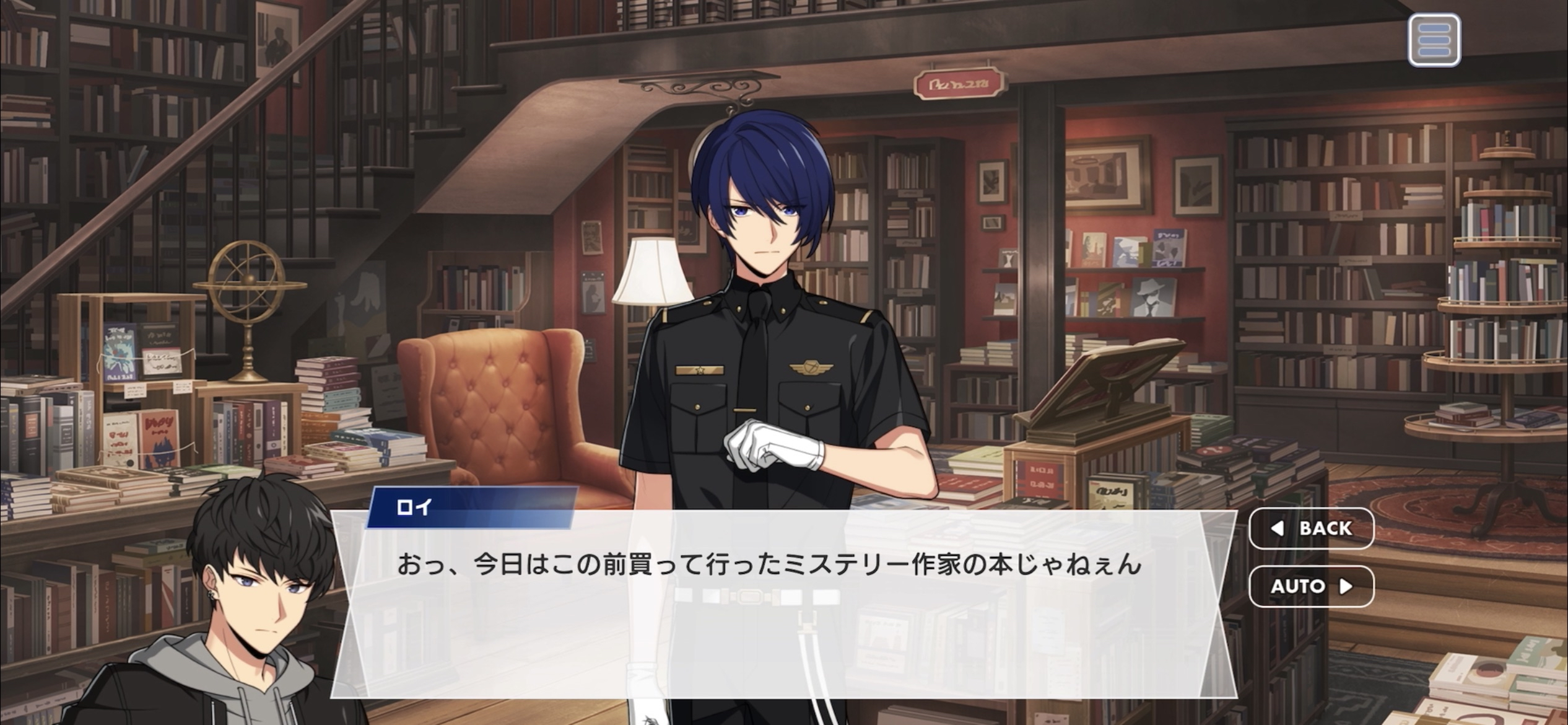1568x725 pixels.
Task: Go back with the BACK button
Action: (x=1311, y=529)
